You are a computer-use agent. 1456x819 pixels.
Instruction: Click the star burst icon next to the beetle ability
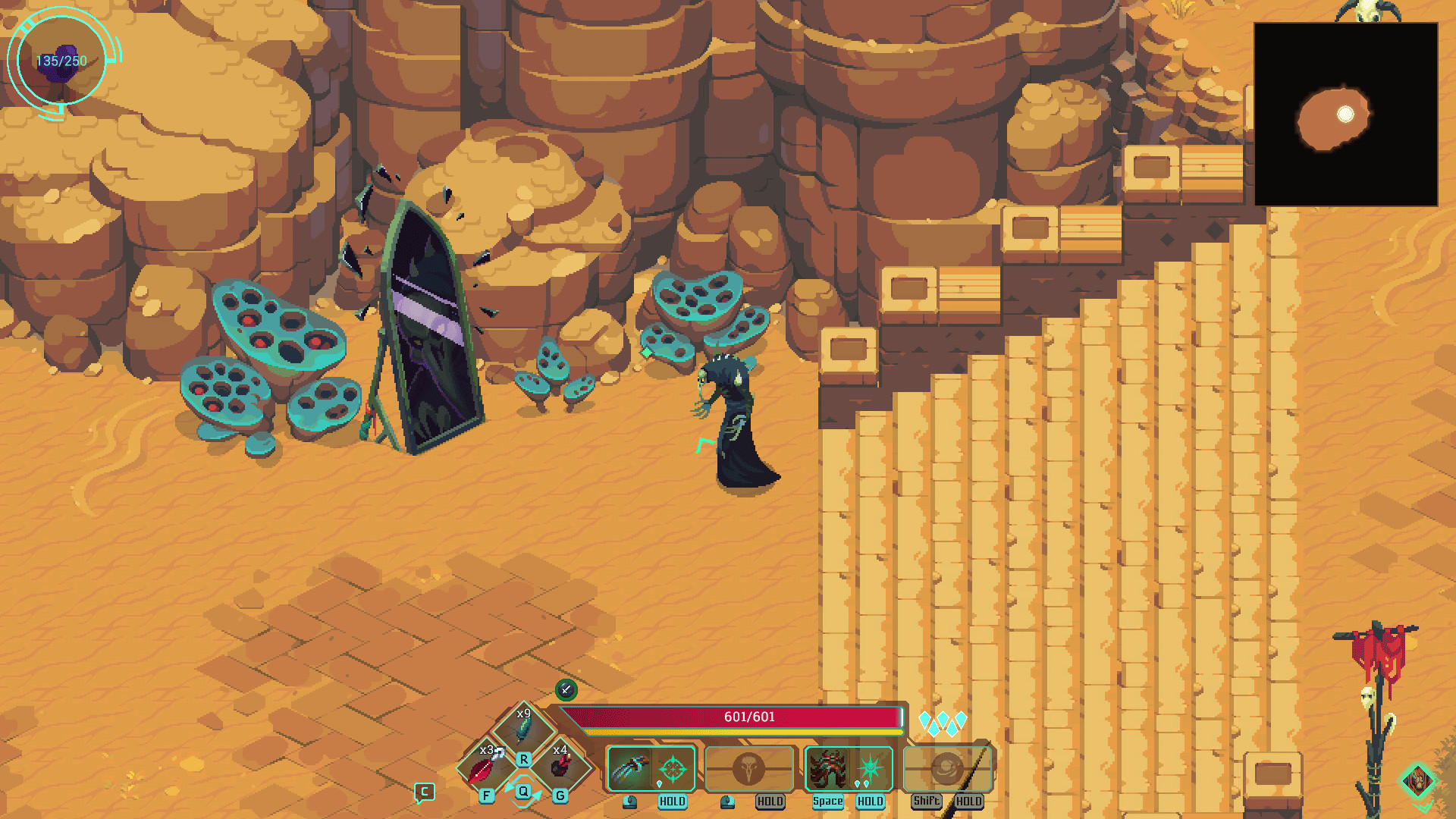tap(871, 768)
